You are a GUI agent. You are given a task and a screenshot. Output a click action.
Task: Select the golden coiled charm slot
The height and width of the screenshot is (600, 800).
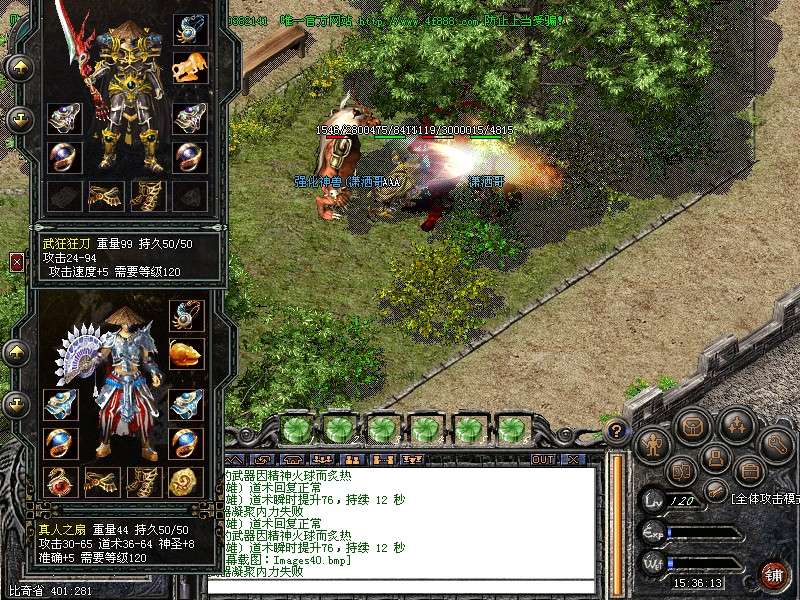click(187, 481)
